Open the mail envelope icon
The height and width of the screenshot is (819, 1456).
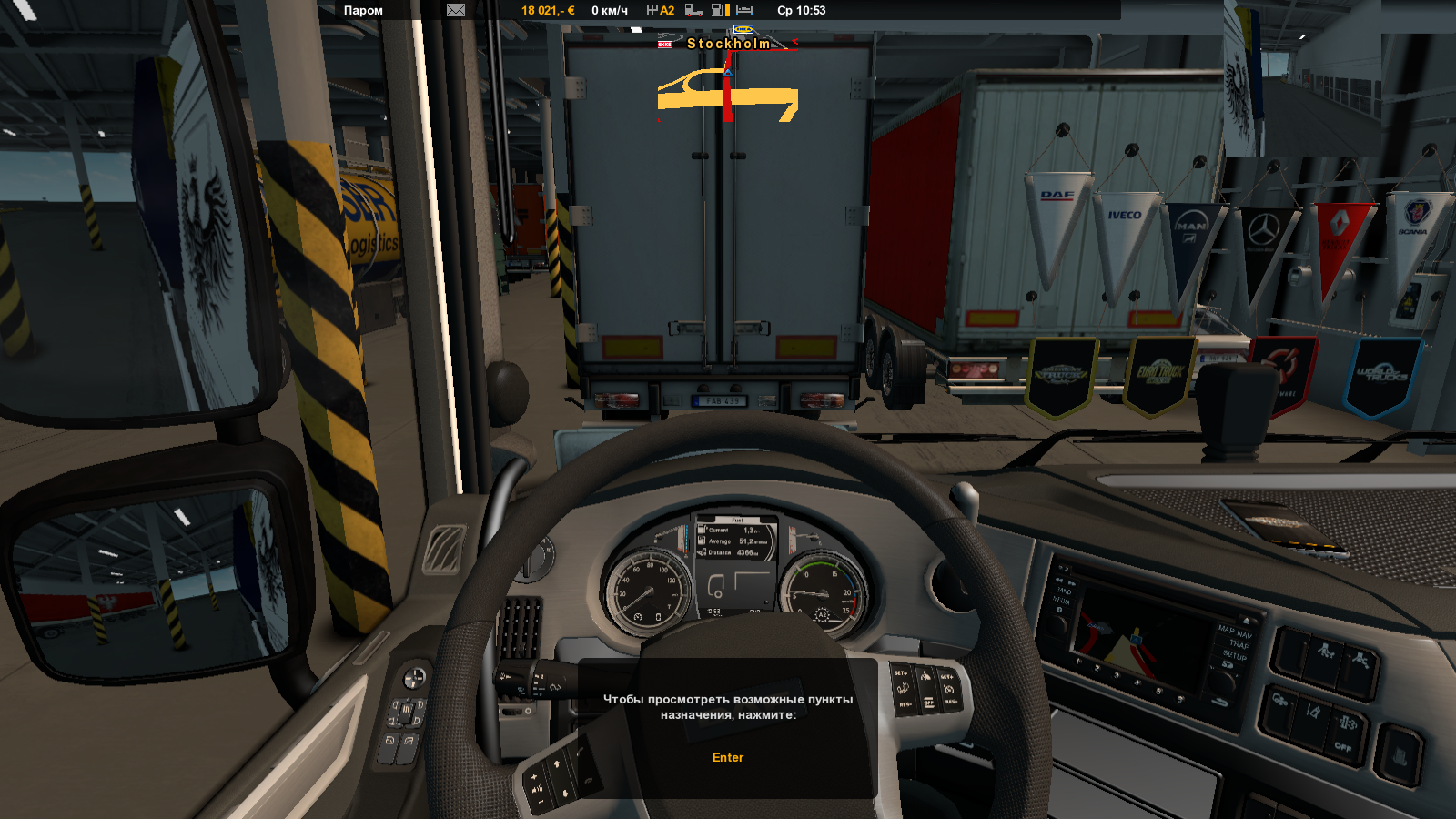pos(456,11)
